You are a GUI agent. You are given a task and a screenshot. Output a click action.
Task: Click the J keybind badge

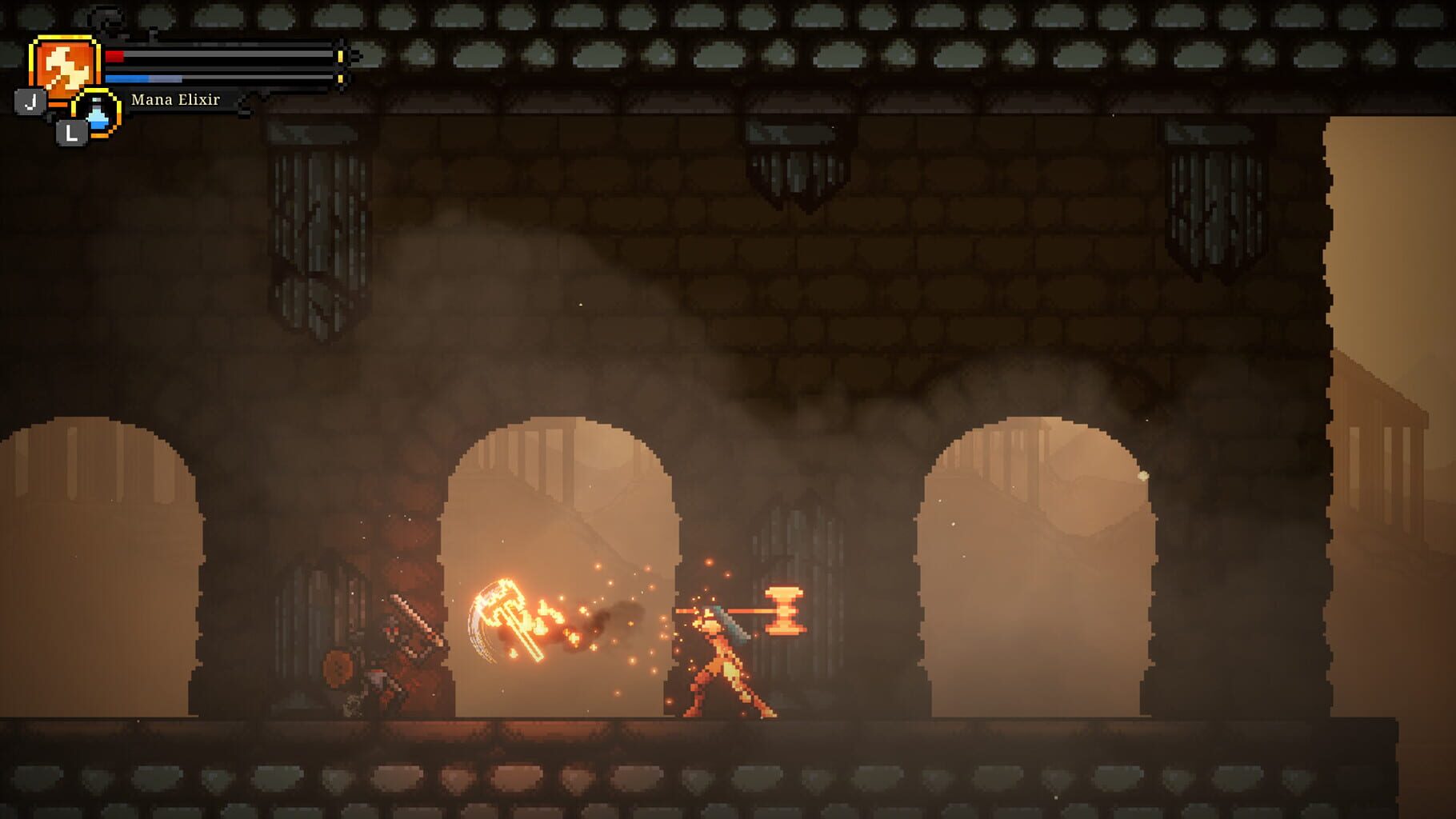(x=30, y=102)
